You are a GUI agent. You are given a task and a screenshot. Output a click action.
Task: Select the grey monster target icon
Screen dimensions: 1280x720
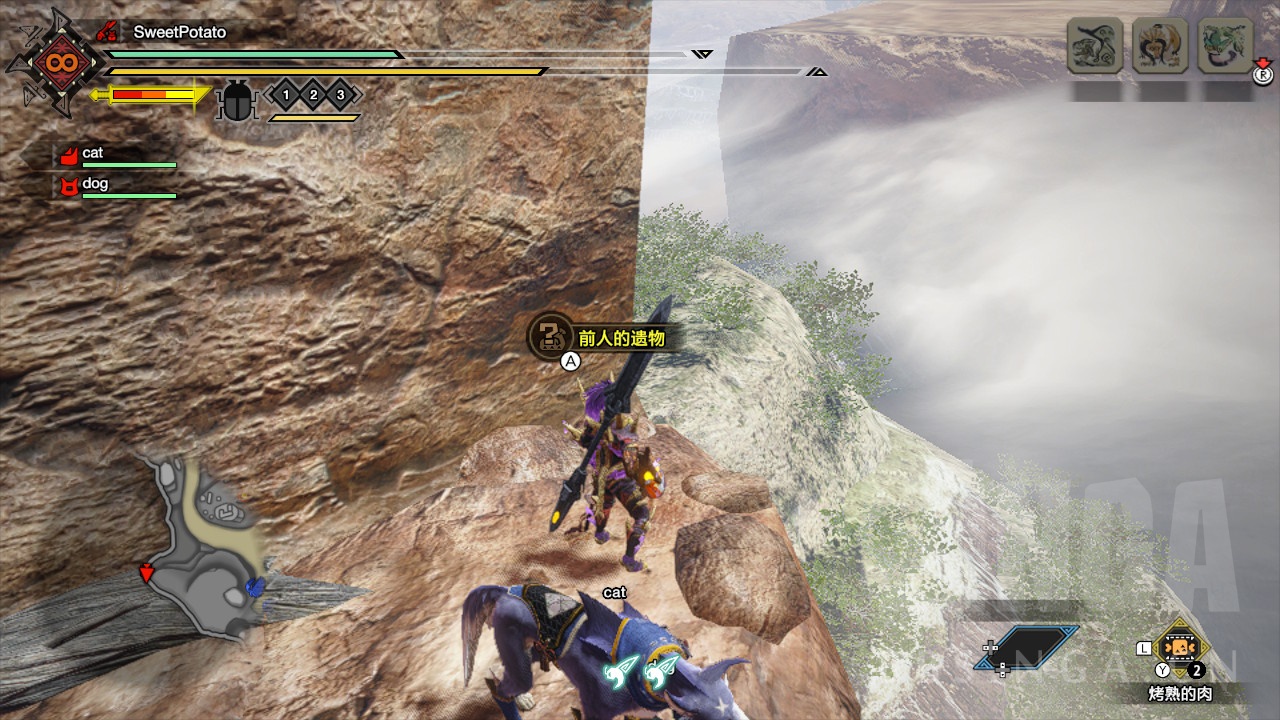[1094, 46]
